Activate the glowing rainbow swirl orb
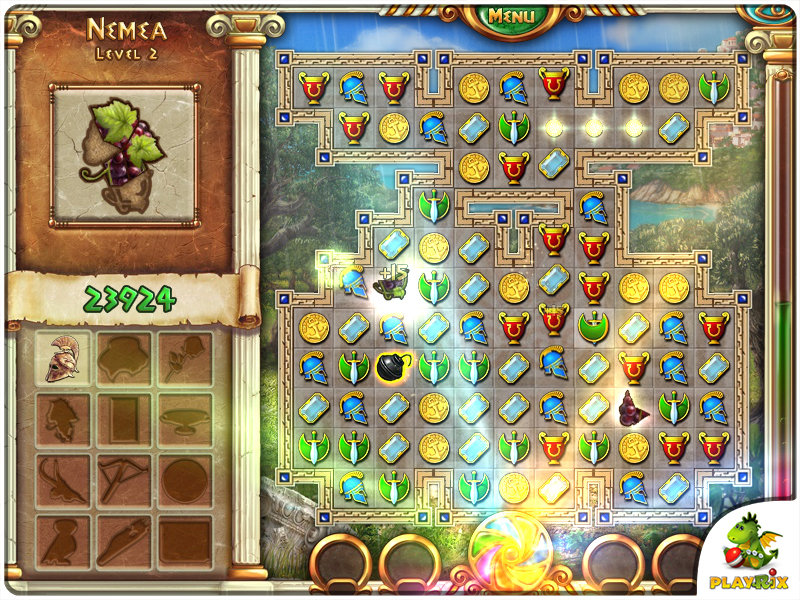Screen dimensions: 800x600 coord(512,552)
